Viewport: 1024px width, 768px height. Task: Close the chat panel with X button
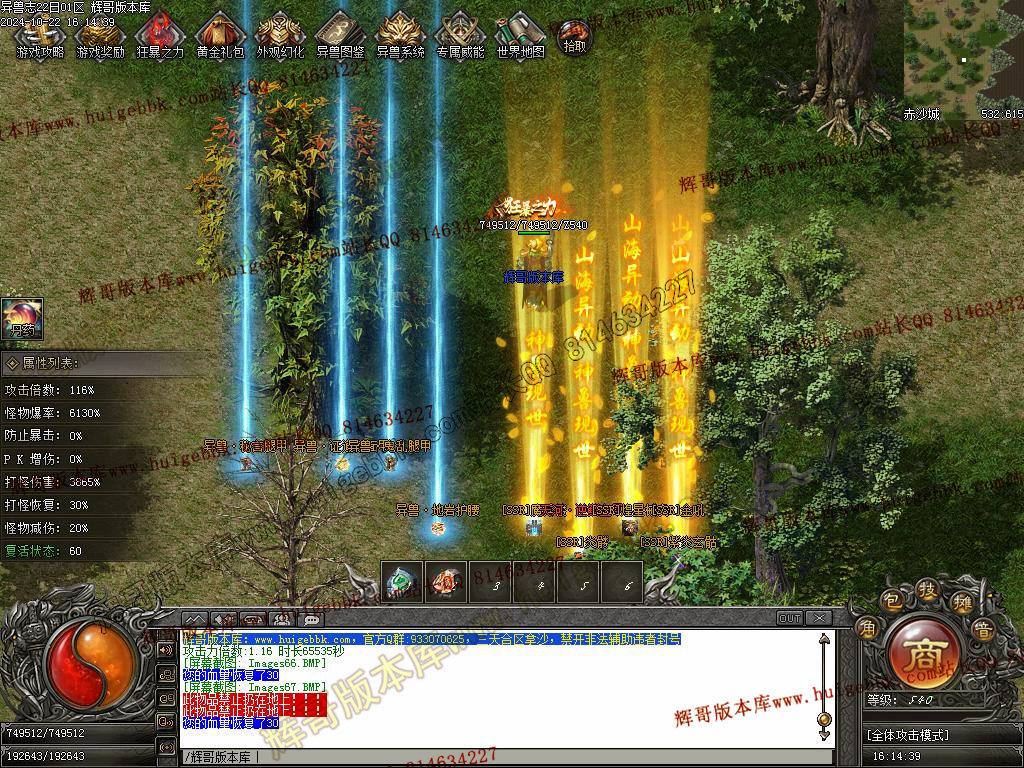[x=818, y=618]
